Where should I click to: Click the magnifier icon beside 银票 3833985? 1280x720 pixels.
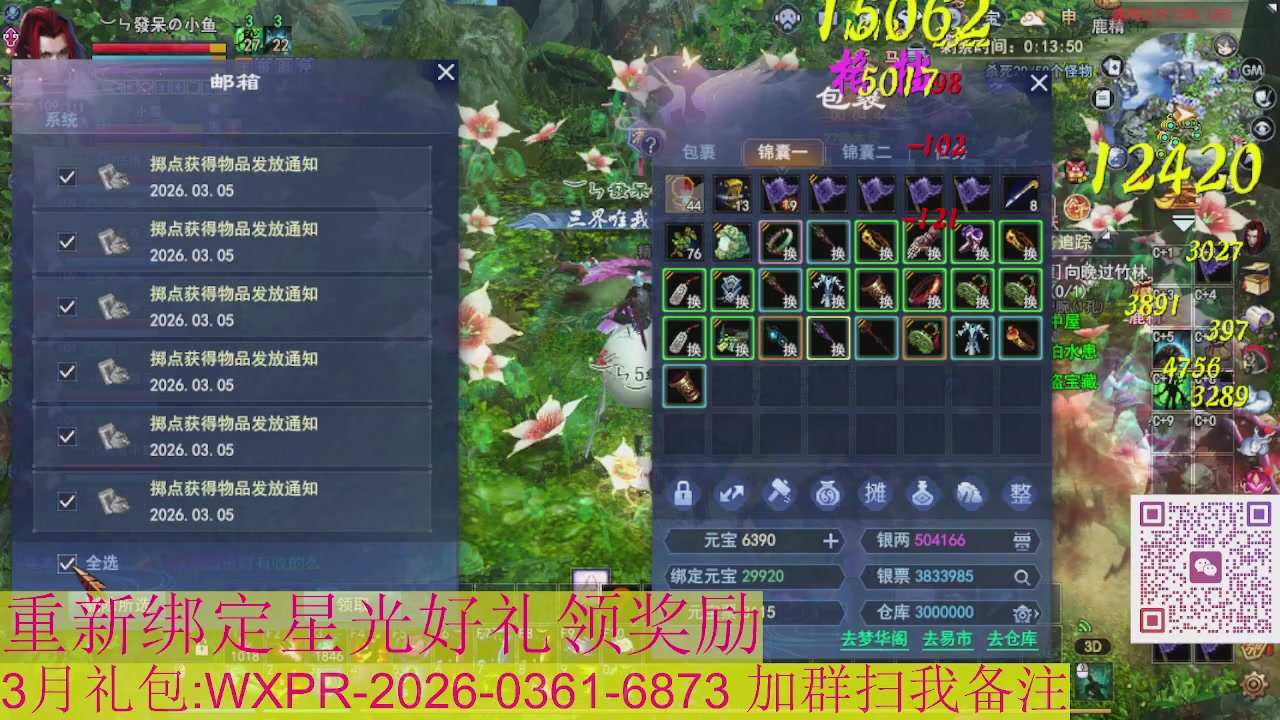(1023, 577)
